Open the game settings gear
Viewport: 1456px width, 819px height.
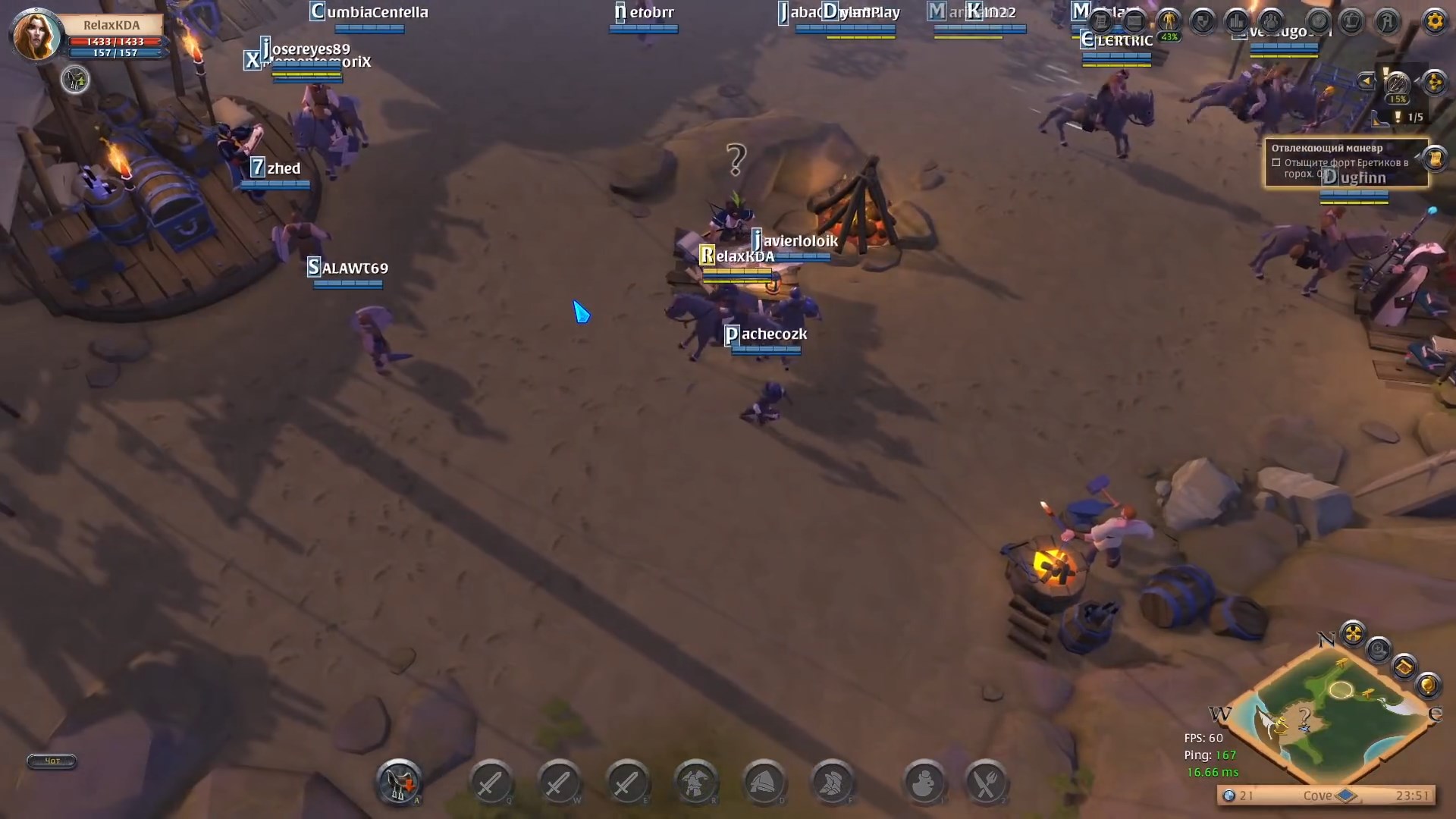point(1434,21)
